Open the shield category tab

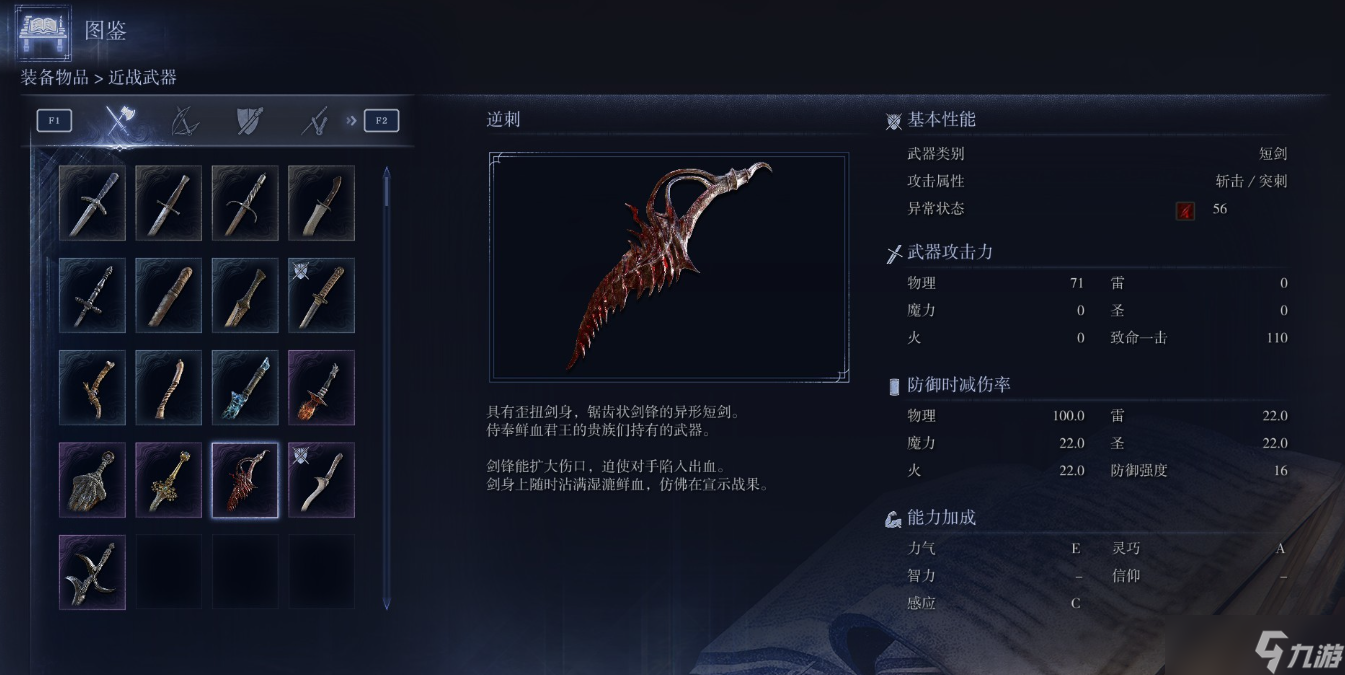coord(249,121)
